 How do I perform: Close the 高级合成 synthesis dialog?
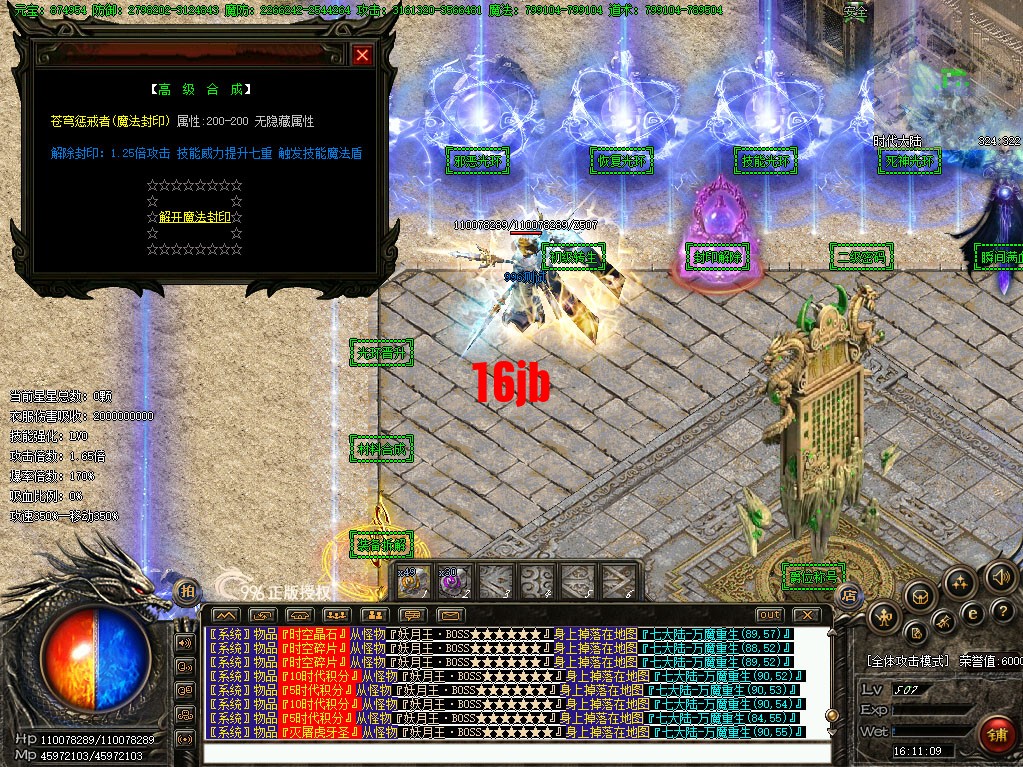[x=362, y=56]
